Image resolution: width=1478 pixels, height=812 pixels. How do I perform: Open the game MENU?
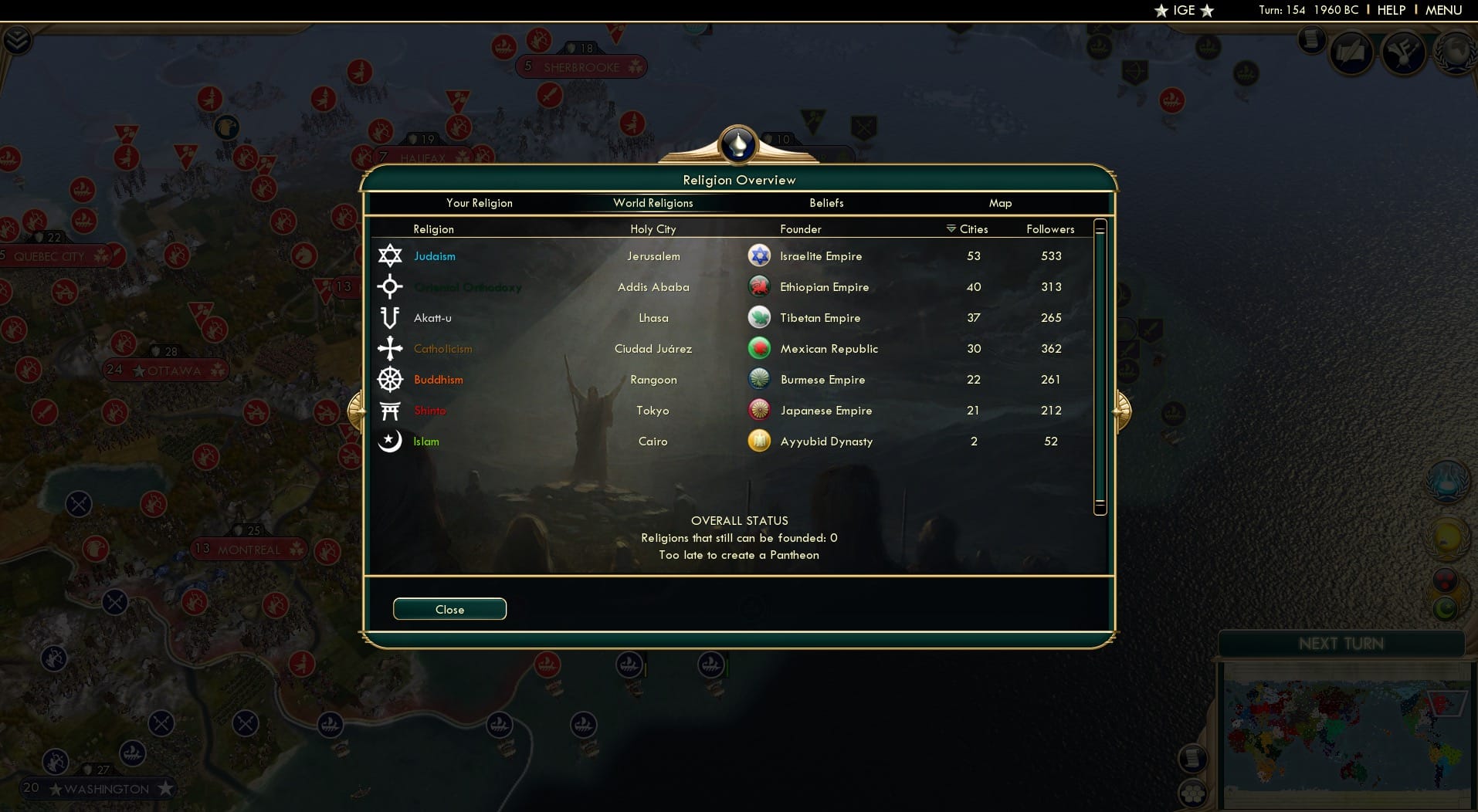(1442, 10)
